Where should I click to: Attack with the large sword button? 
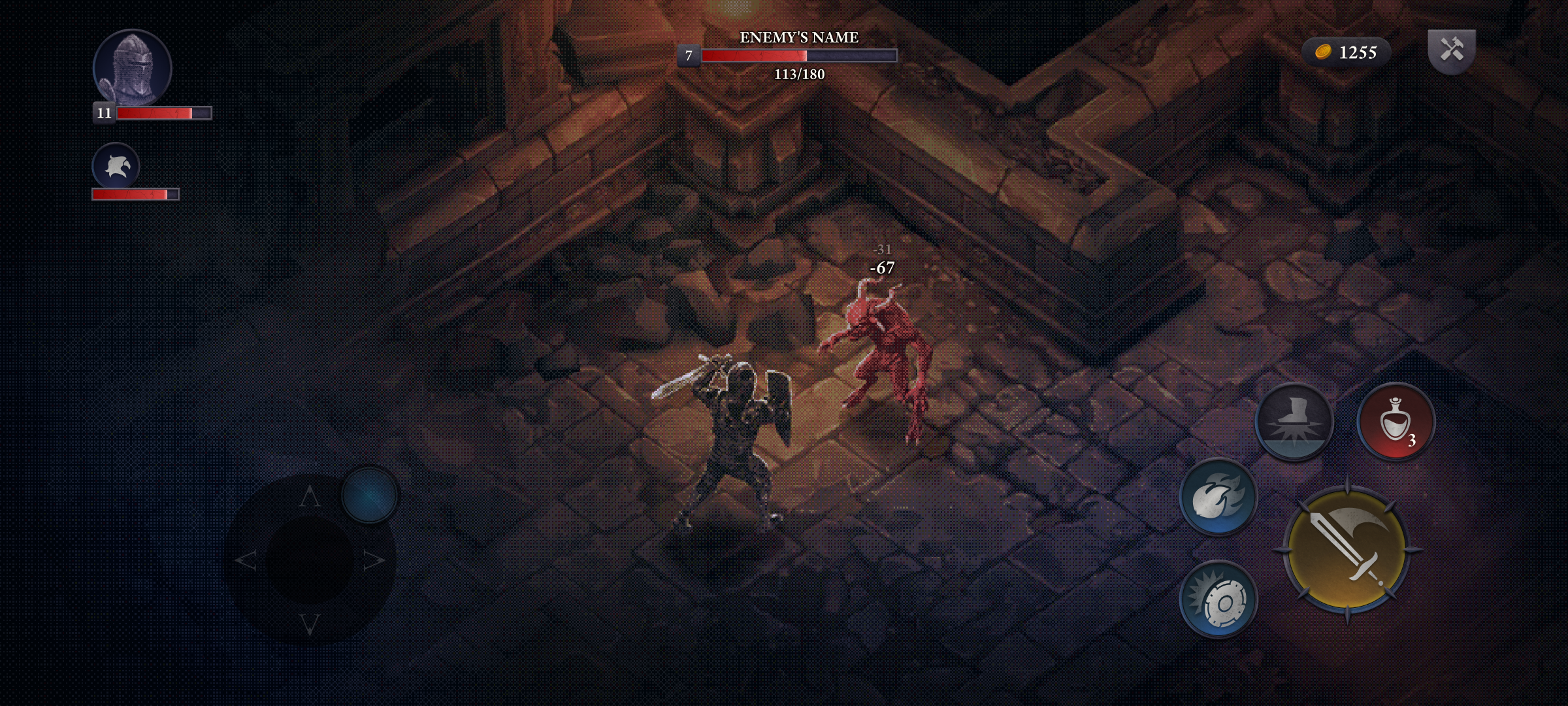point(1347,550)
